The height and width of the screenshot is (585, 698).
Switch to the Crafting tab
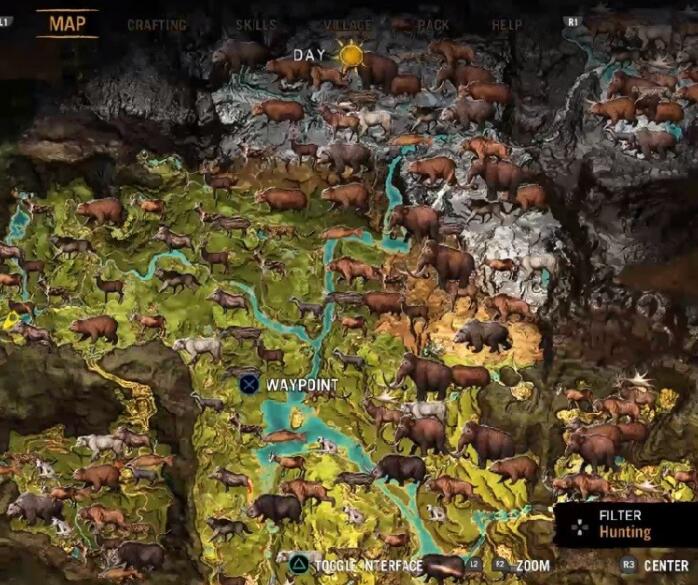tap(157, 25)
